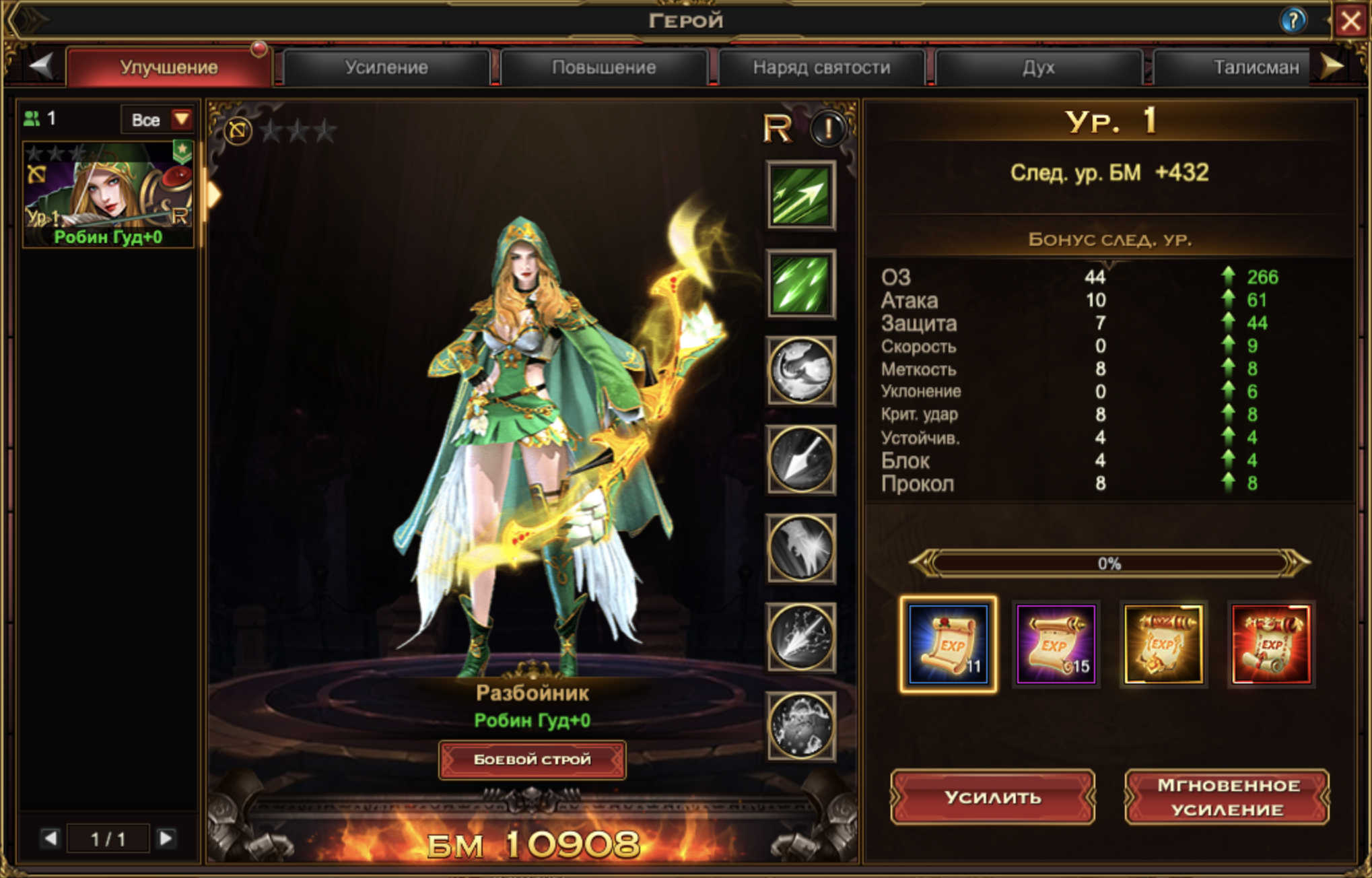Use Мгновенное усиление

pyautogui.click(x=1227, y=797)
